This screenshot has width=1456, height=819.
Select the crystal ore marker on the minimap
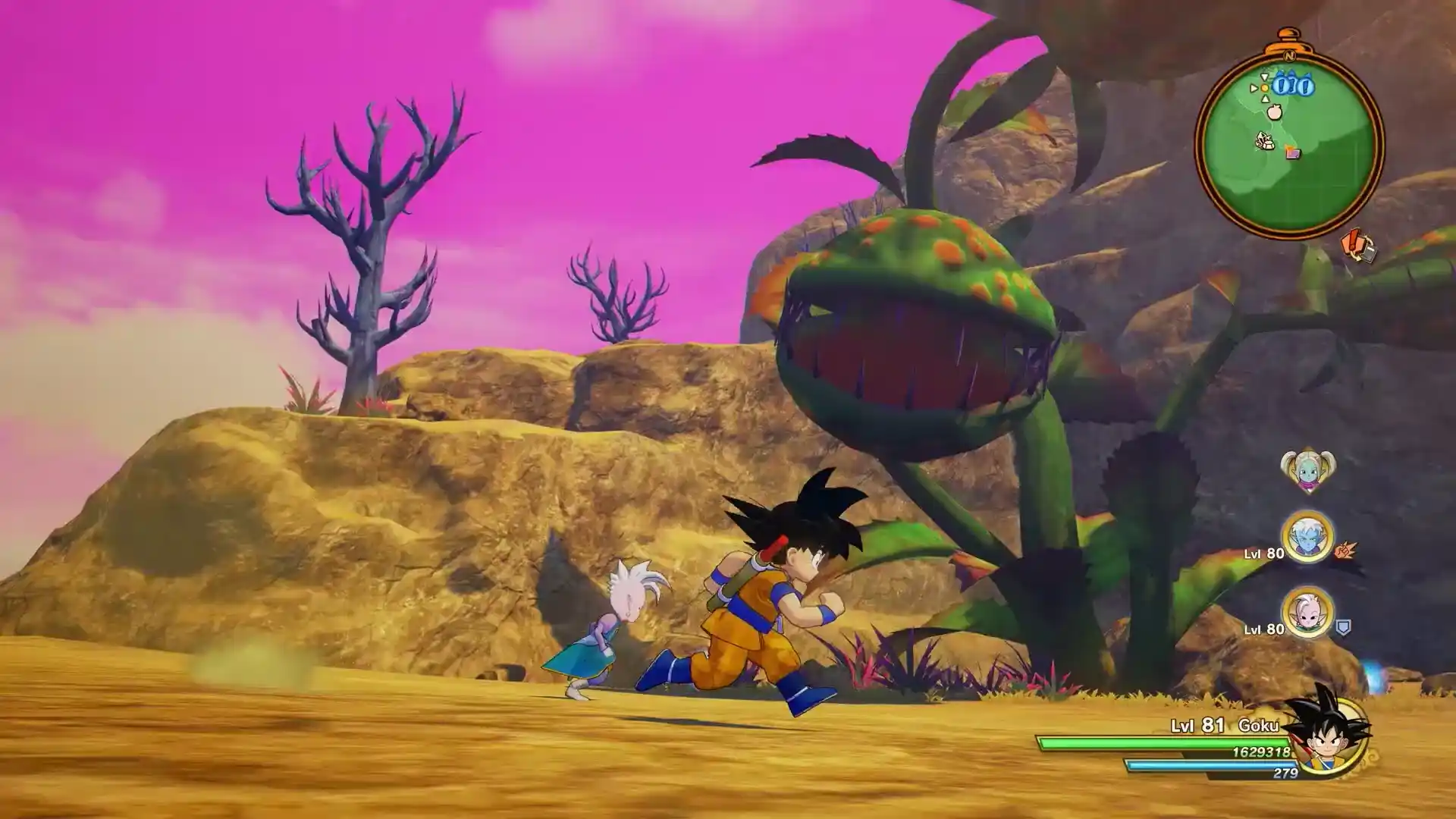(x=1265, y=141)
